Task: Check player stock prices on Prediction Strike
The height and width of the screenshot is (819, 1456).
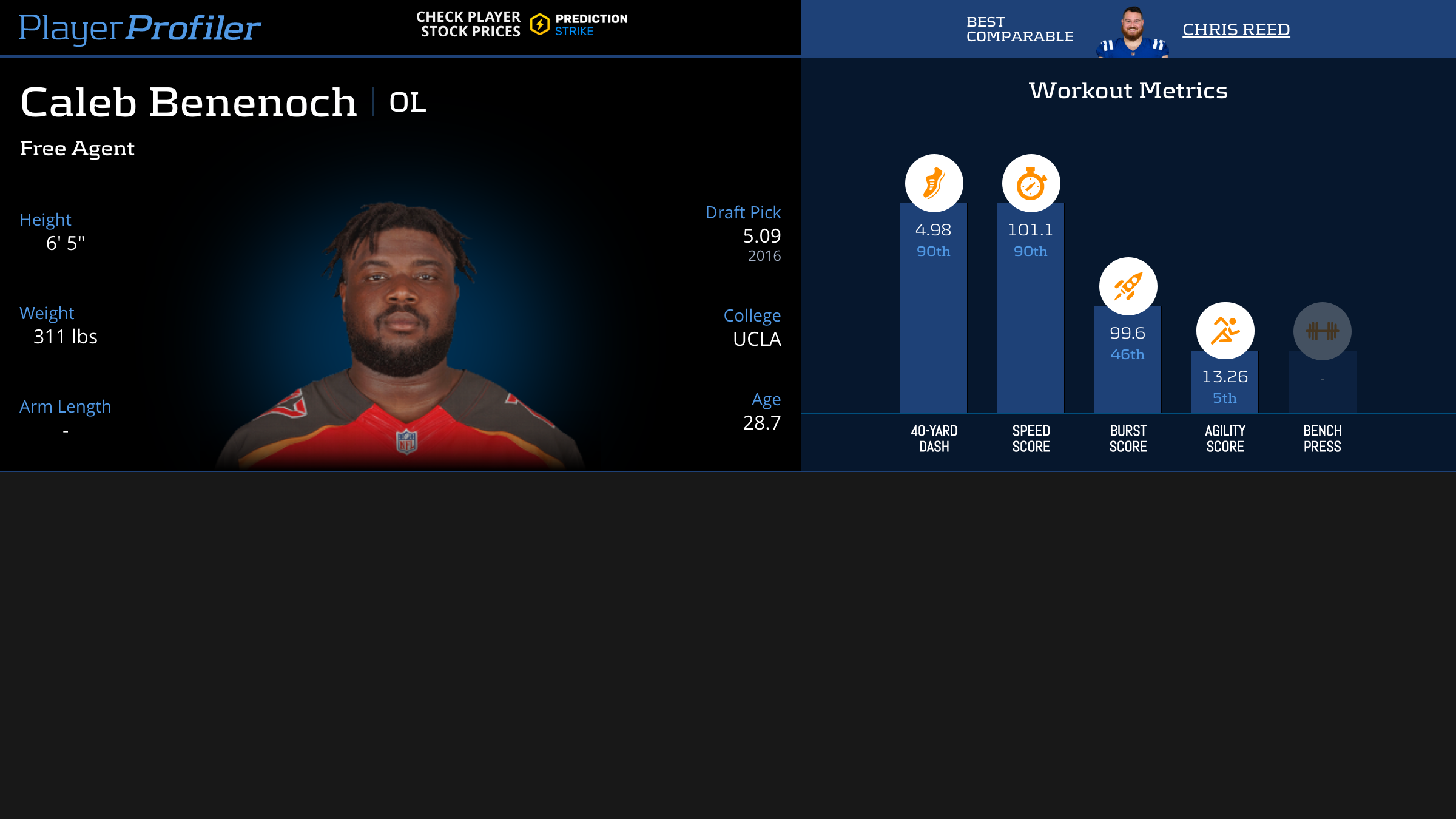Action: tap(522, 24)
